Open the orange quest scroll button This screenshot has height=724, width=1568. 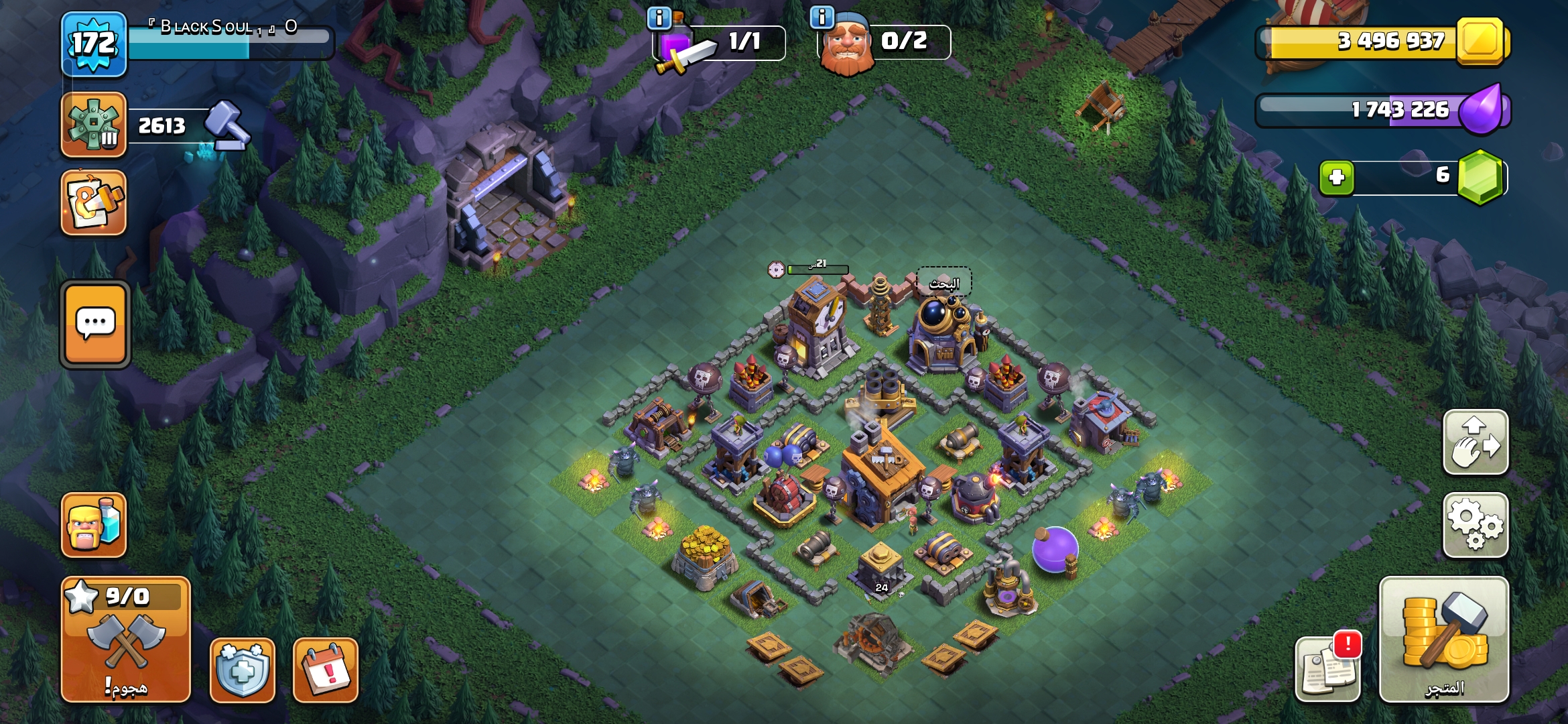(x=94, y=202)
